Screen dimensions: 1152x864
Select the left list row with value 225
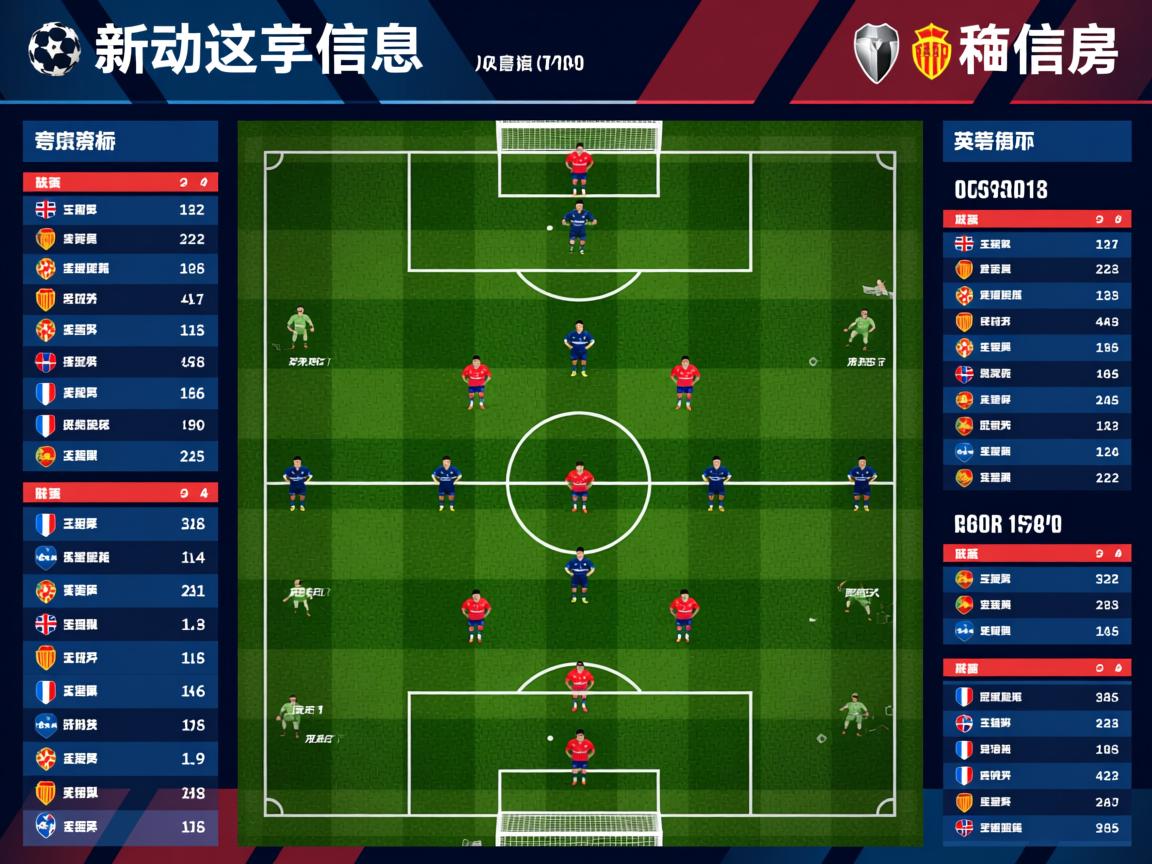coord(120,456)
